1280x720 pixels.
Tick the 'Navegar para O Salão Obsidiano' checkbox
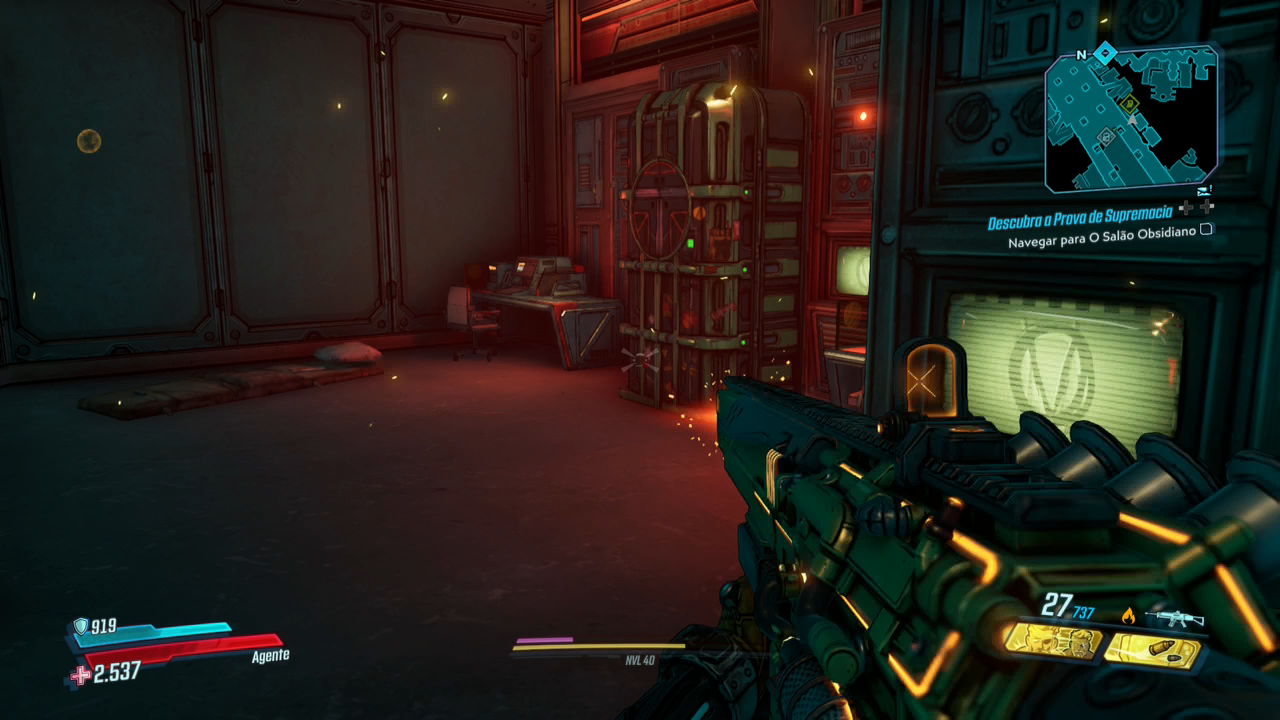click(1206, 229)
